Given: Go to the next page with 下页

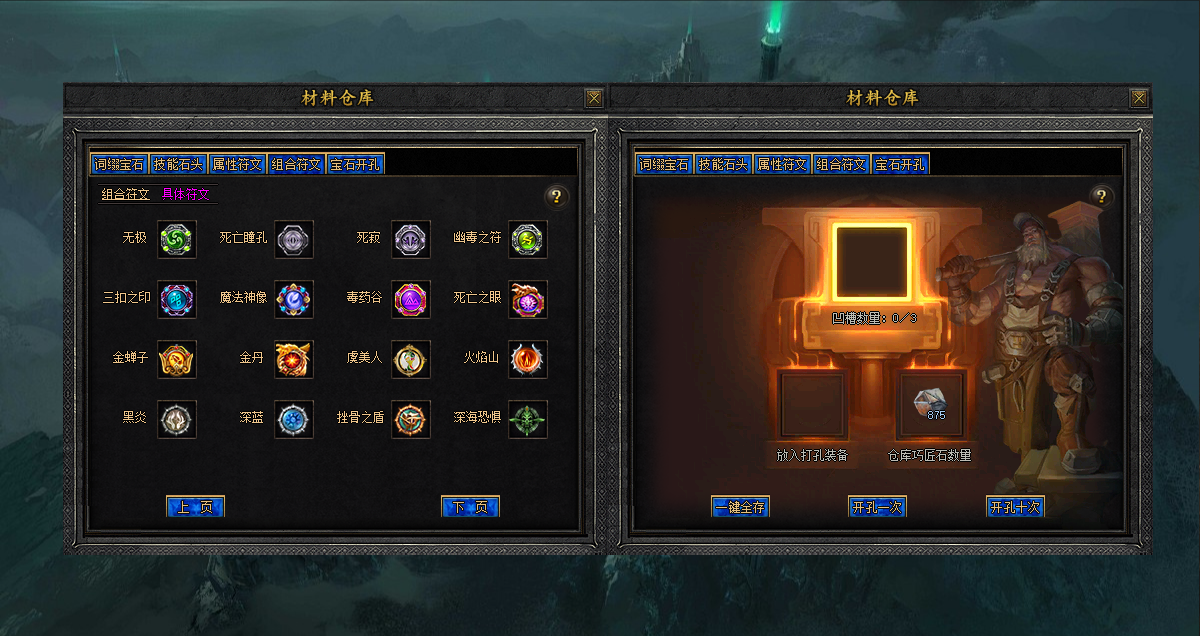Looking at the screenshot, I should pos(470,507).
